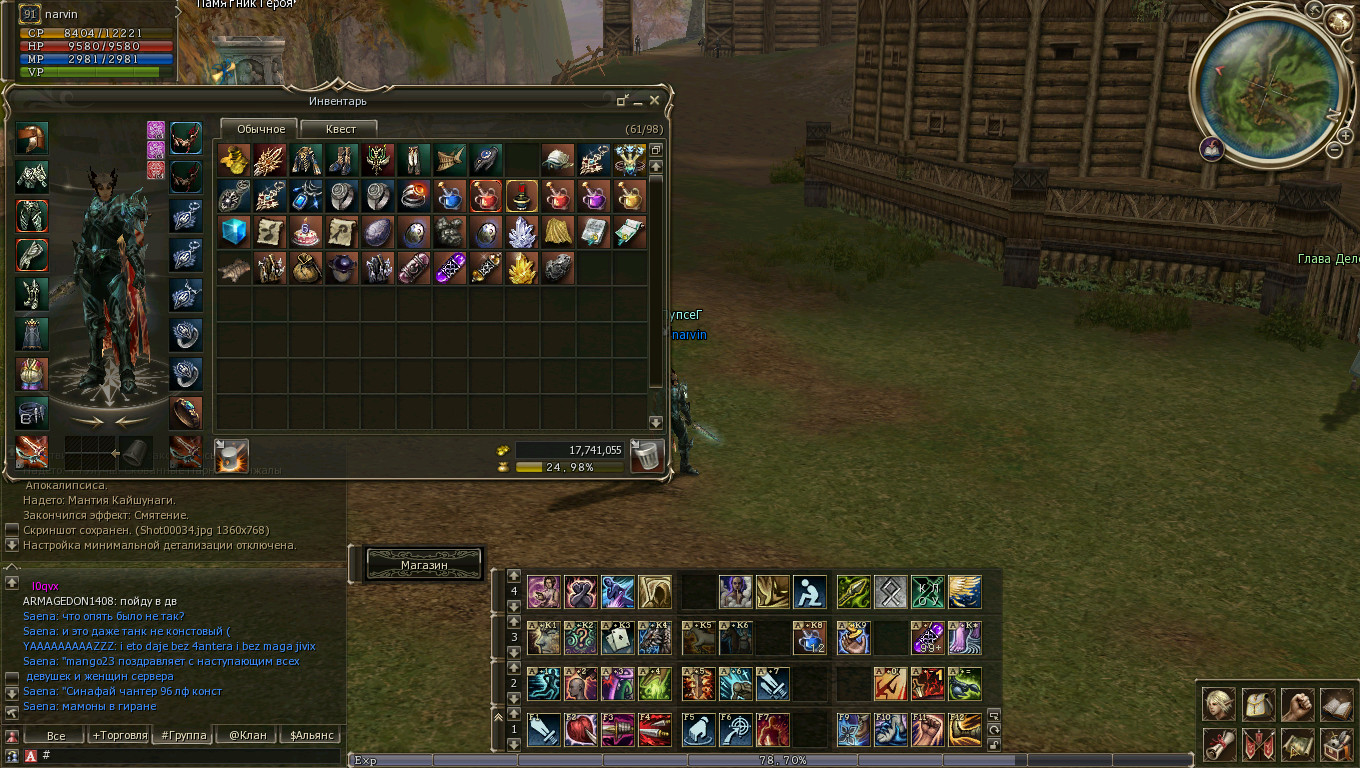Pick the blue potion in inventory

pos(450,196)
